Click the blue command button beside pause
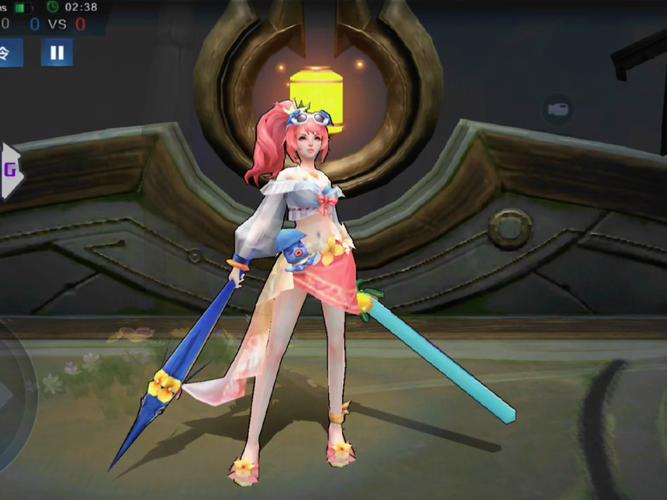Image resolution: width=667 pixels, height=500 pixels. pyautogui.click(x=10, y=52)
